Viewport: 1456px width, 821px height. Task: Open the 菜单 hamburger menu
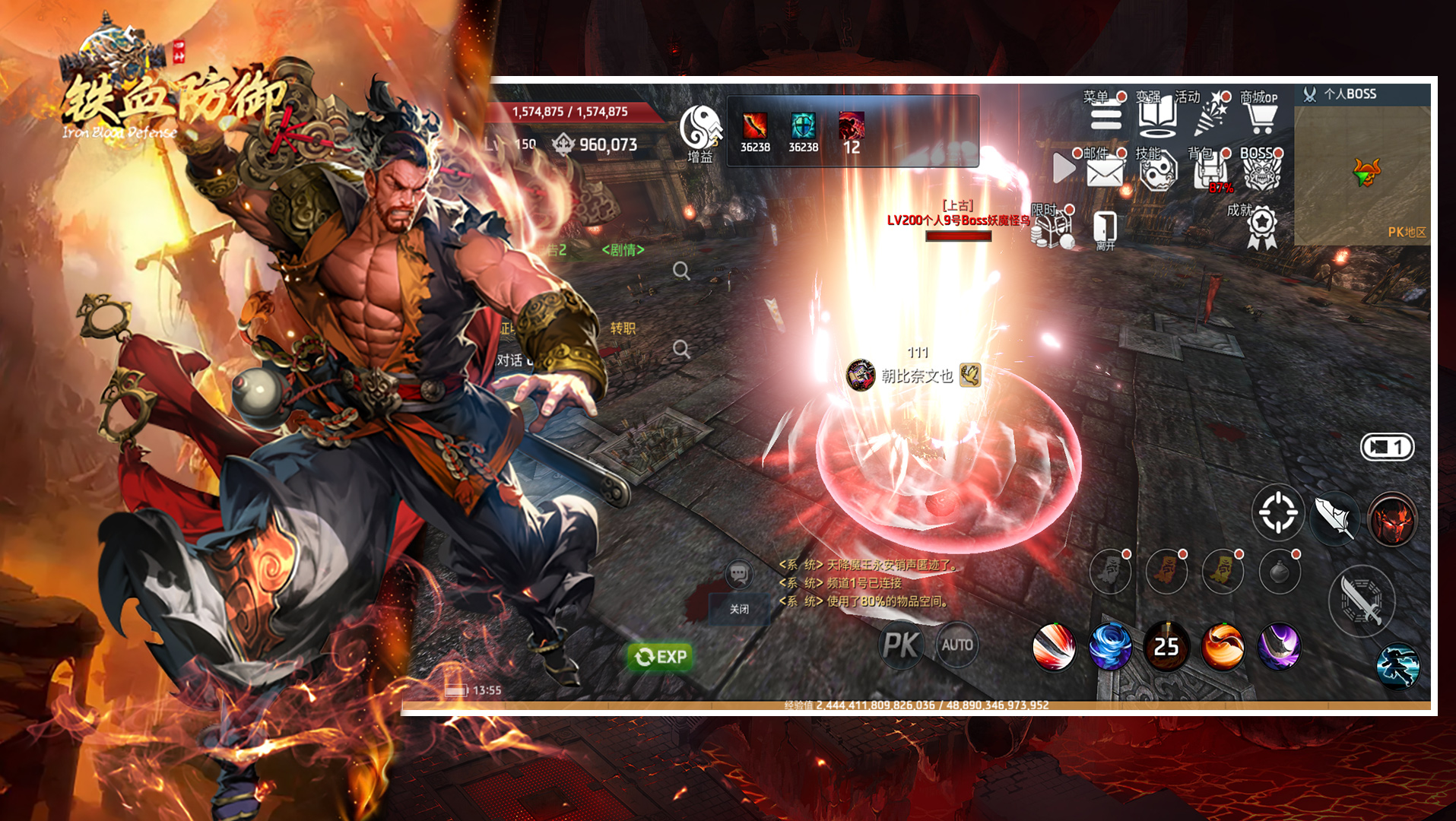click(x=1105, y=116)
